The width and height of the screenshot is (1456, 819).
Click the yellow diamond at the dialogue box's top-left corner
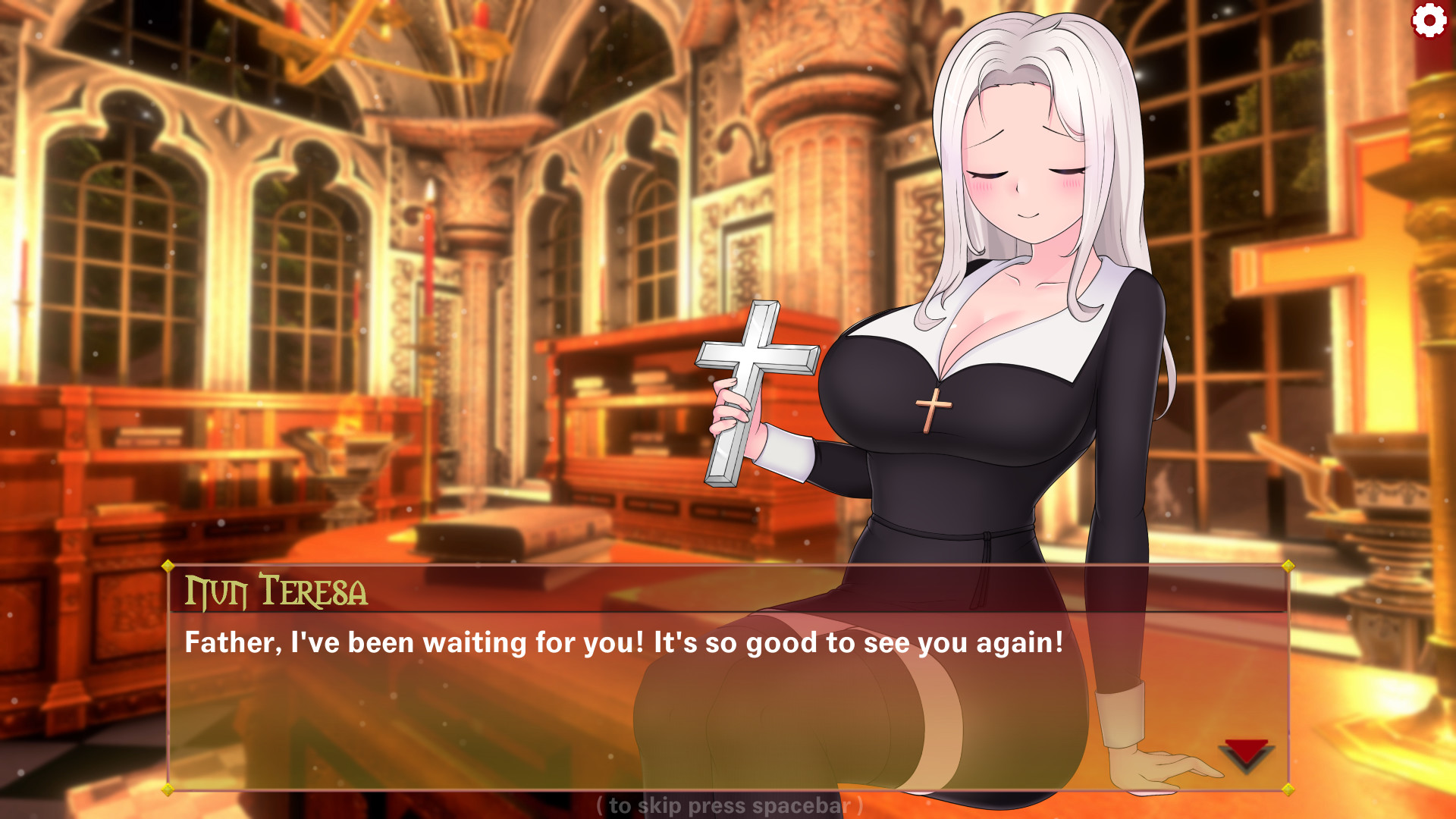pos(167,565)
